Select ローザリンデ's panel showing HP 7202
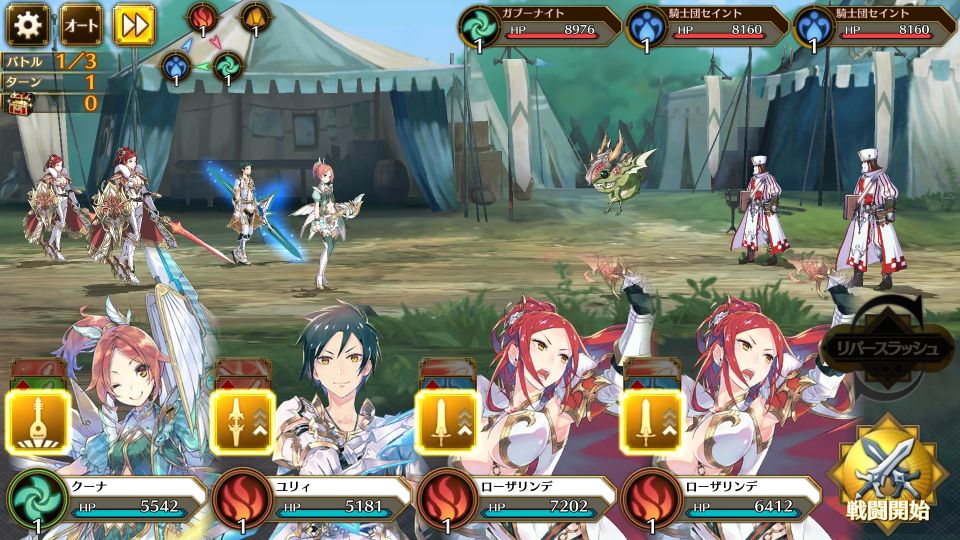Screen dimensions: 960x540 tap(515, 503)
